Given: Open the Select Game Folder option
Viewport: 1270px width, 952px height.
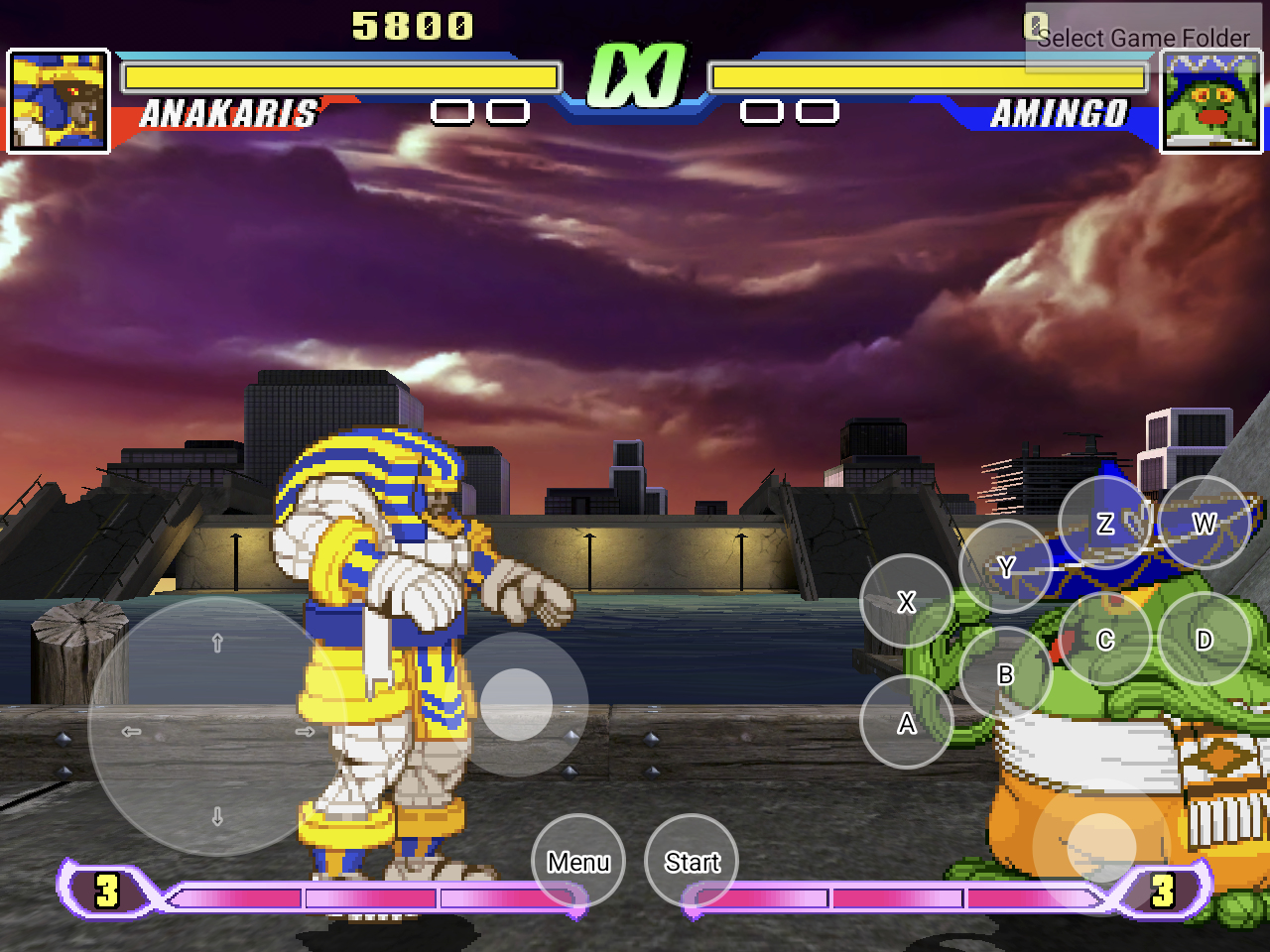Looking at the screenshot, I should [1142, 38].
